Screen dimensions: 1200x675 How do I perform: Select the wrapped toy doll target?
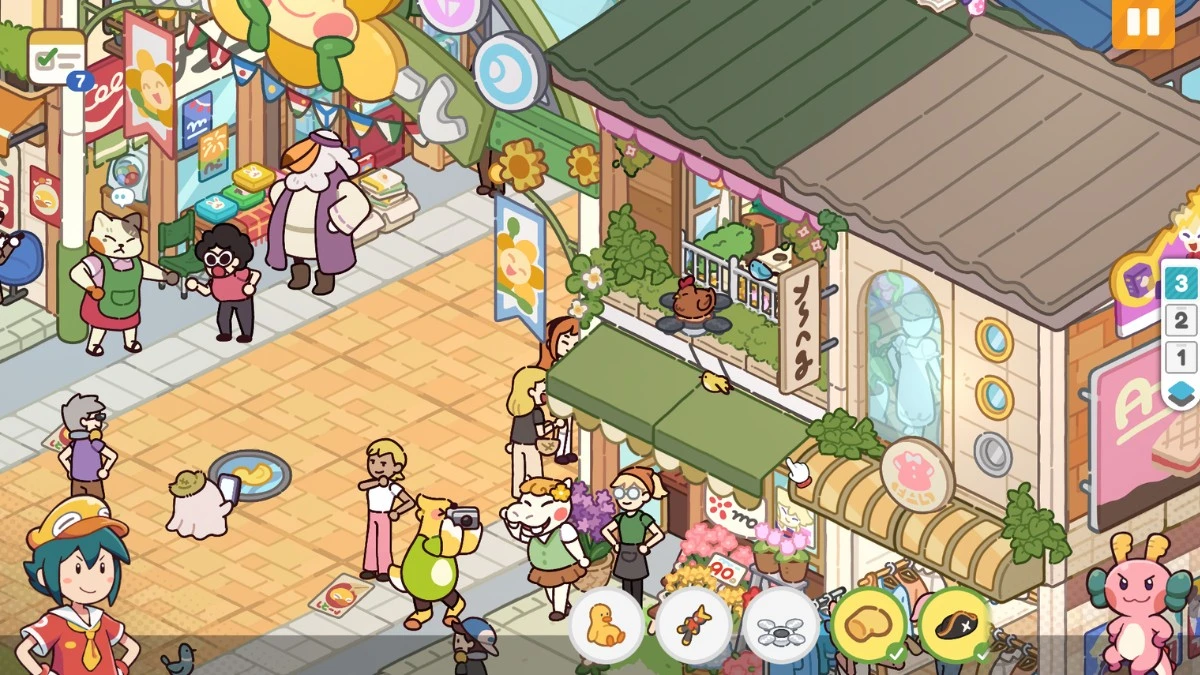coord(693,626)
